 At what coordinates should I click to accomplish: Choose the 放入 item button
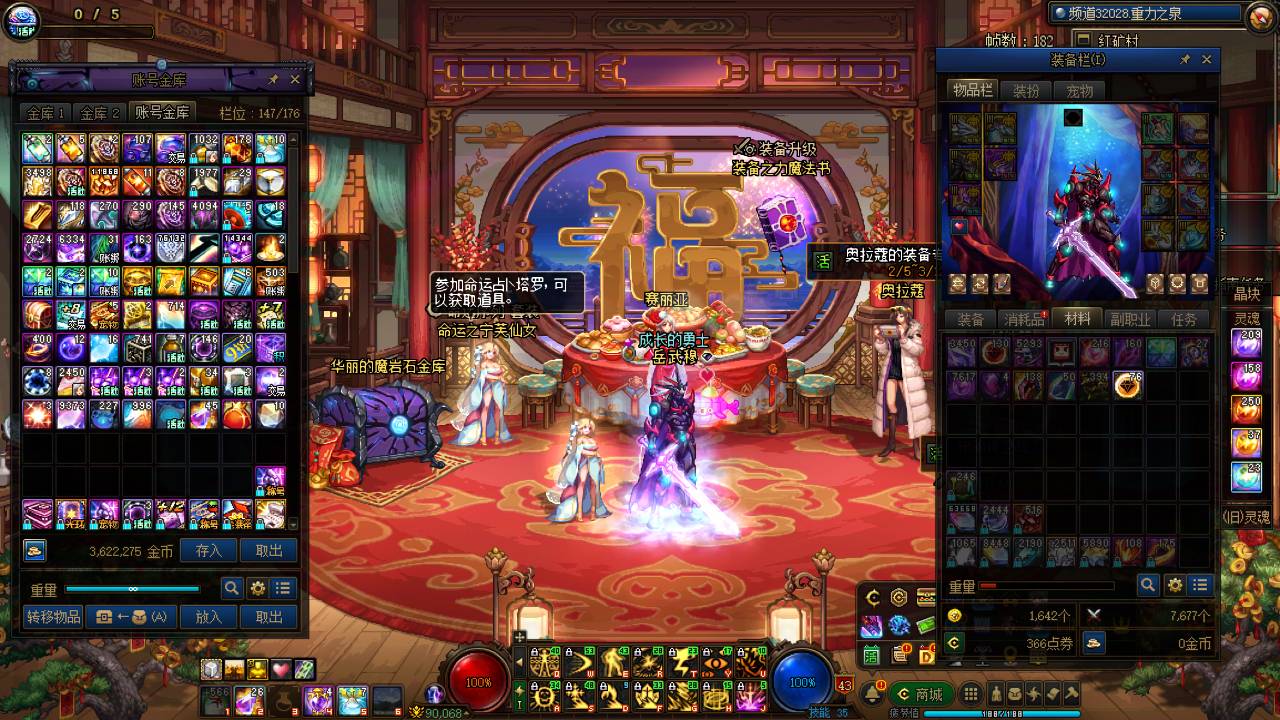(x=208, y=617)
